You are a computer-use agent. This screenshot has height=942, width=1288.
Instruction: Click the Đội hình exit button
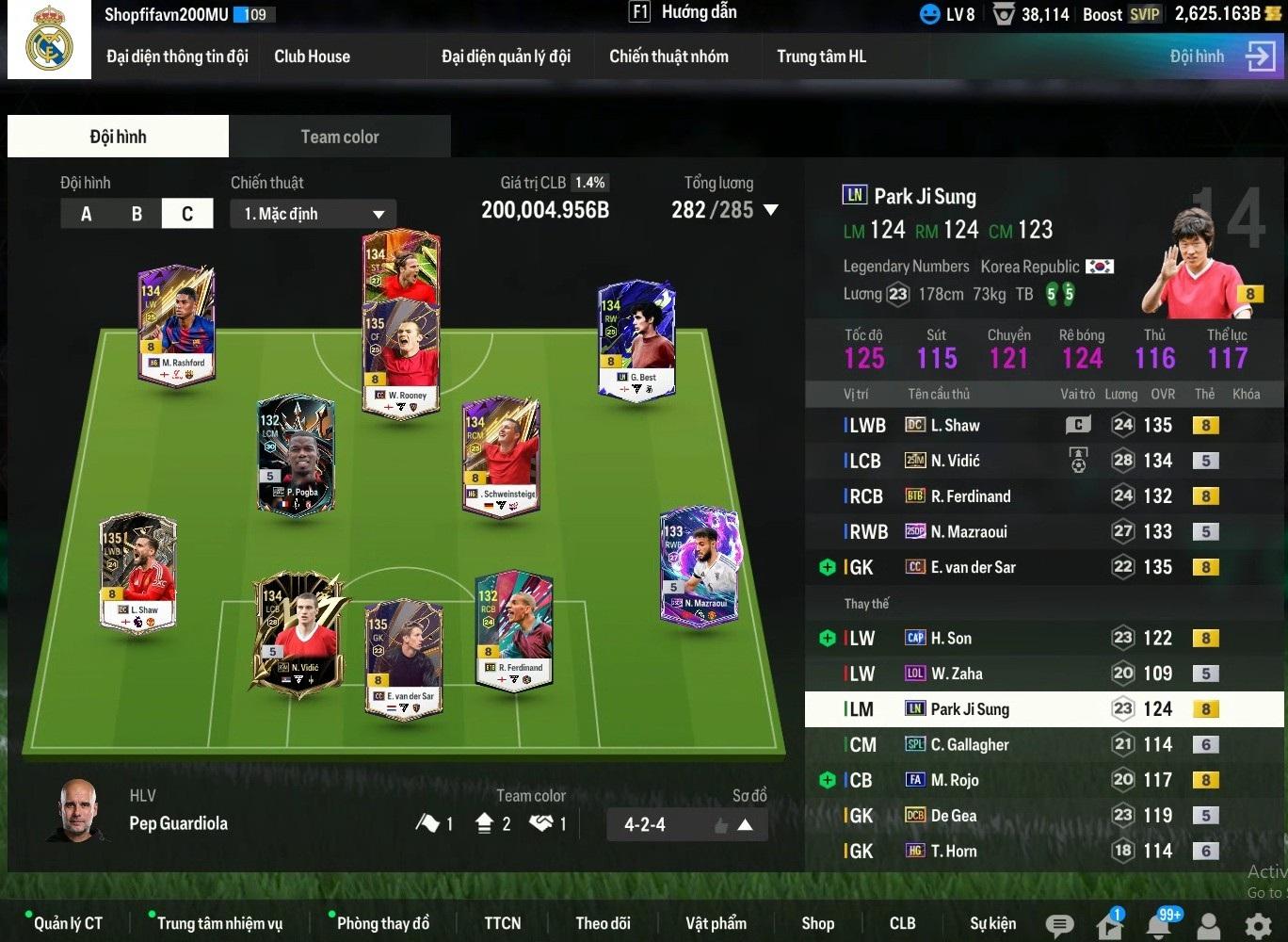(1260, 57)
